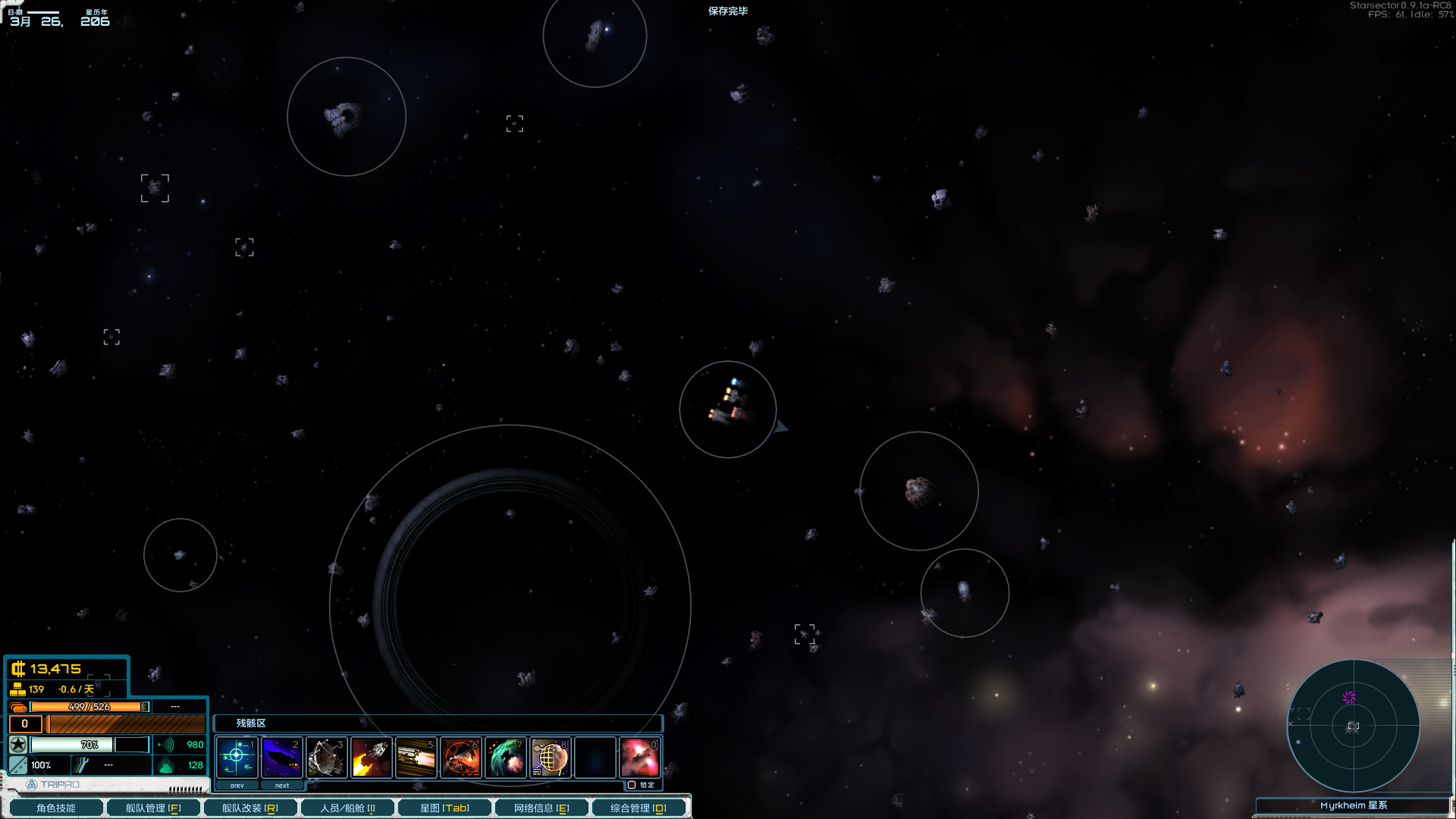Toggle the 锁定 lock checkbox
1456x819 pixels.
632,785
